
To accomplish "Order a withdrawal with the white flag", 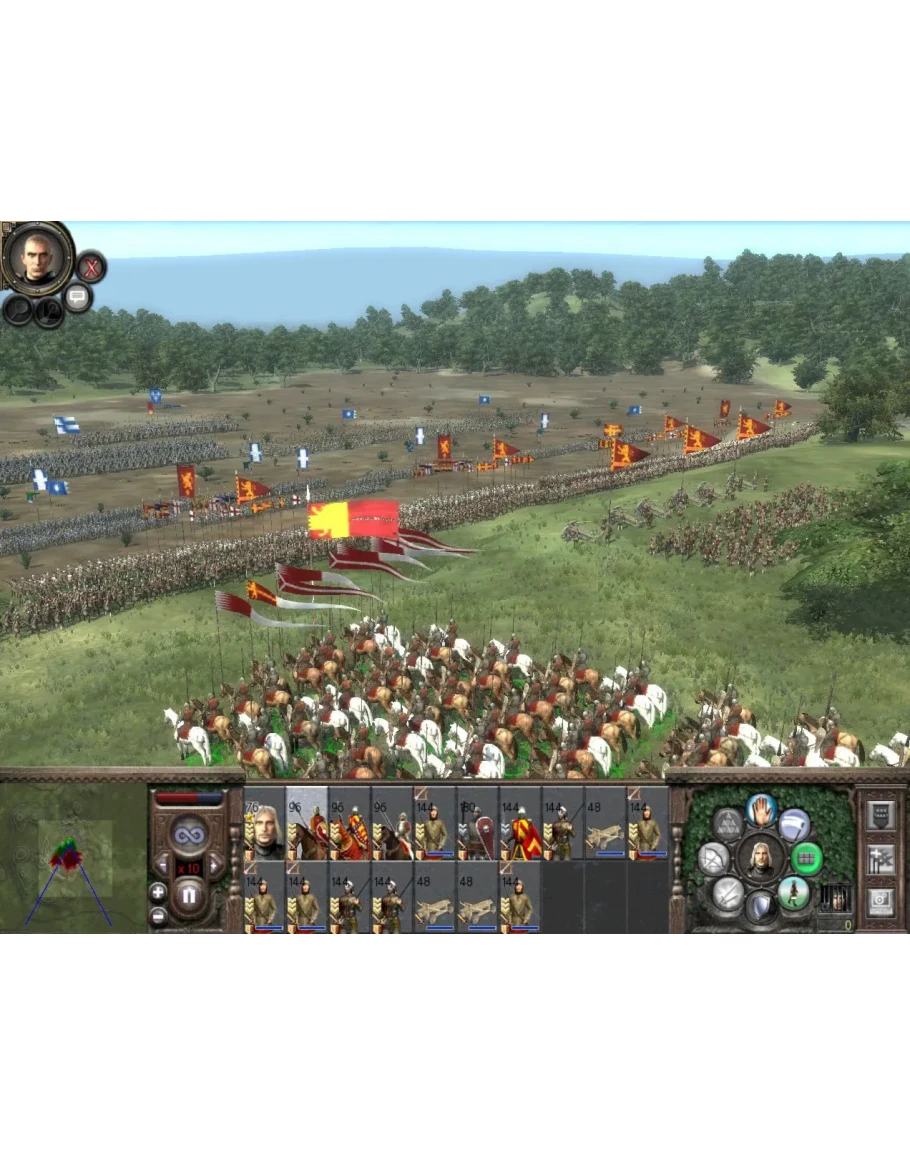I will point(794,824).
